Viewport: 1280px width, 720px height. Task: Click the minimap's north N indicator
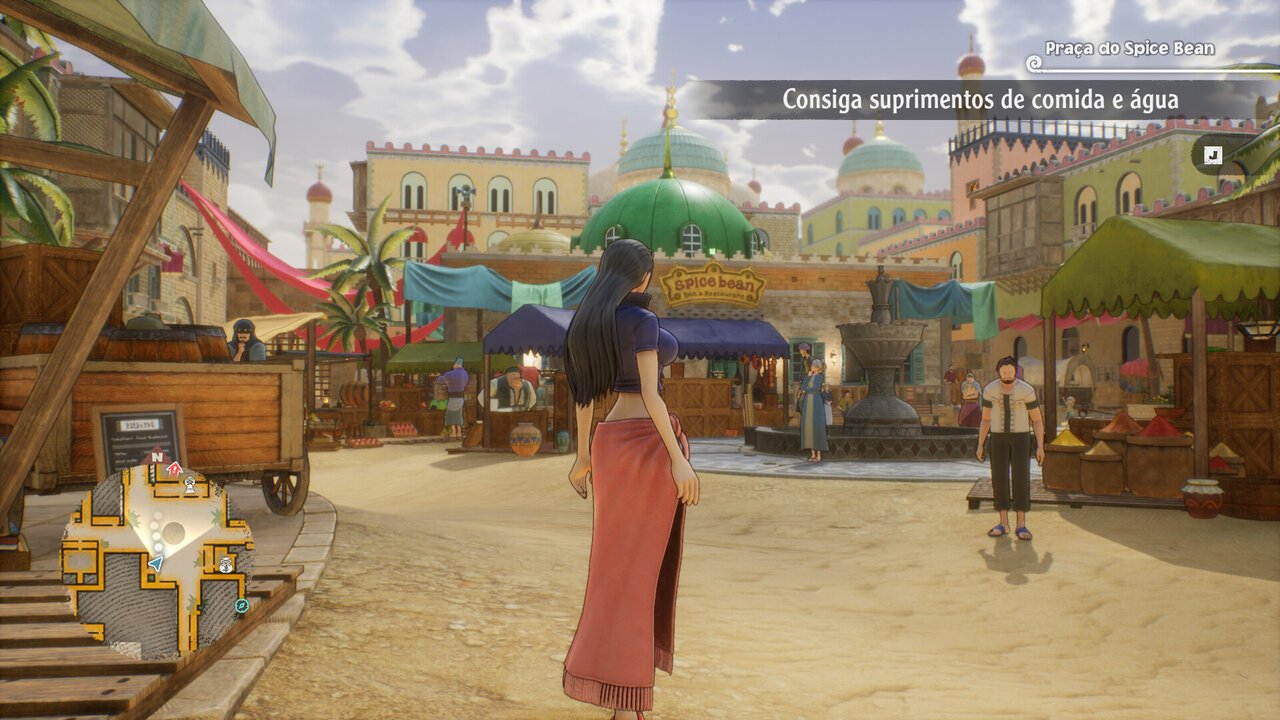(156, 457)
